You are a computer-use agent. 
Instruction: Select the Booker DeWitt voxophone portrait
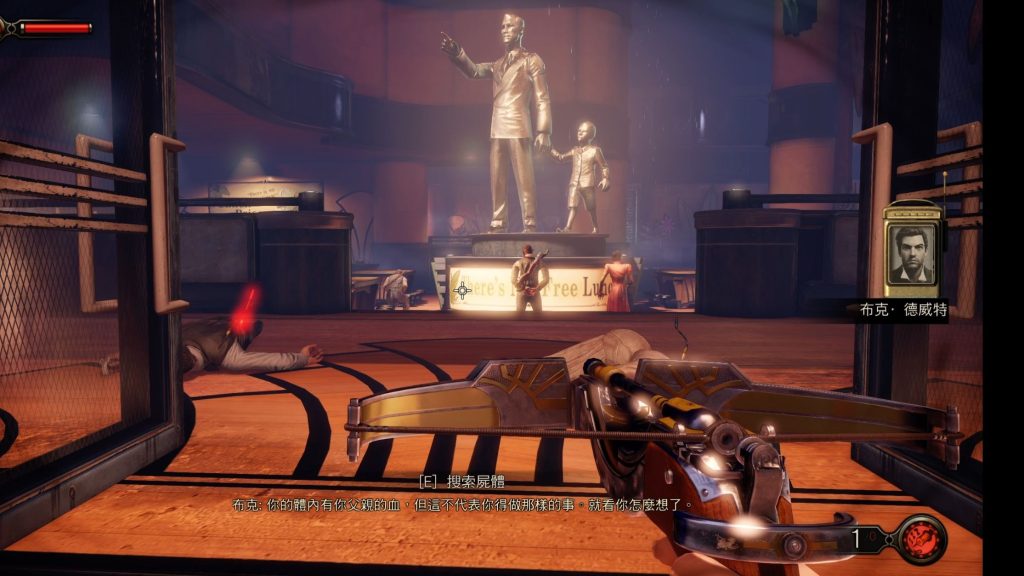coord(912,252)
